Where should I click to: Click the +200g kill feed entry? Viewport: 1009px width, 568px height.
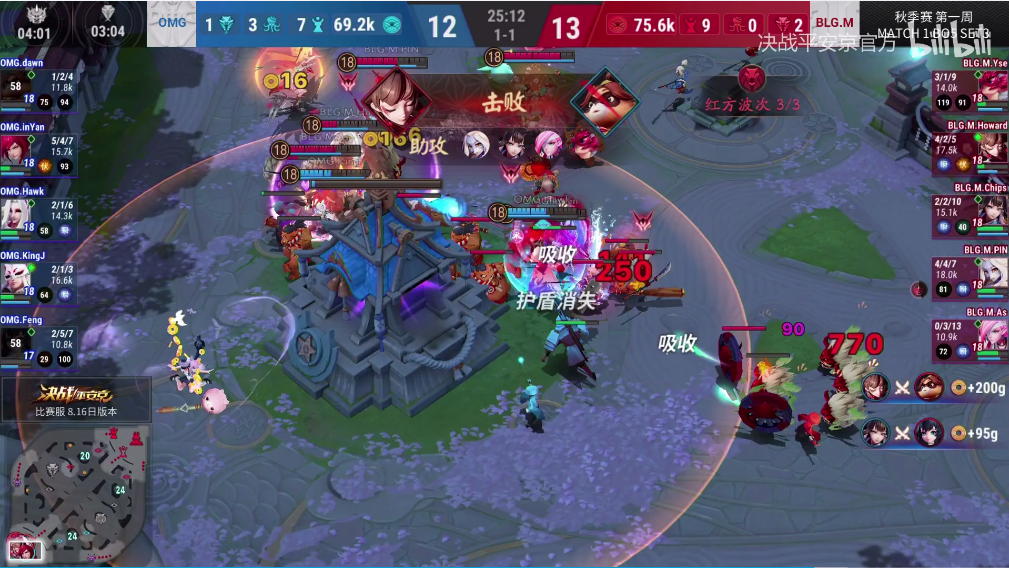[x=933, y=387]
